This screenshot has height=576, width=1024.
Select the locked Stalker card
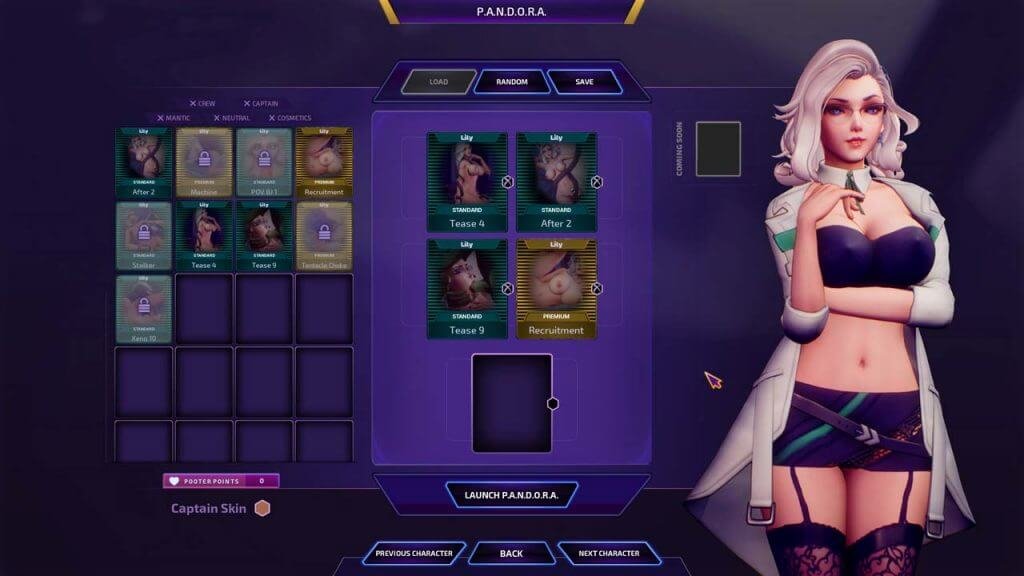point(144,236)
